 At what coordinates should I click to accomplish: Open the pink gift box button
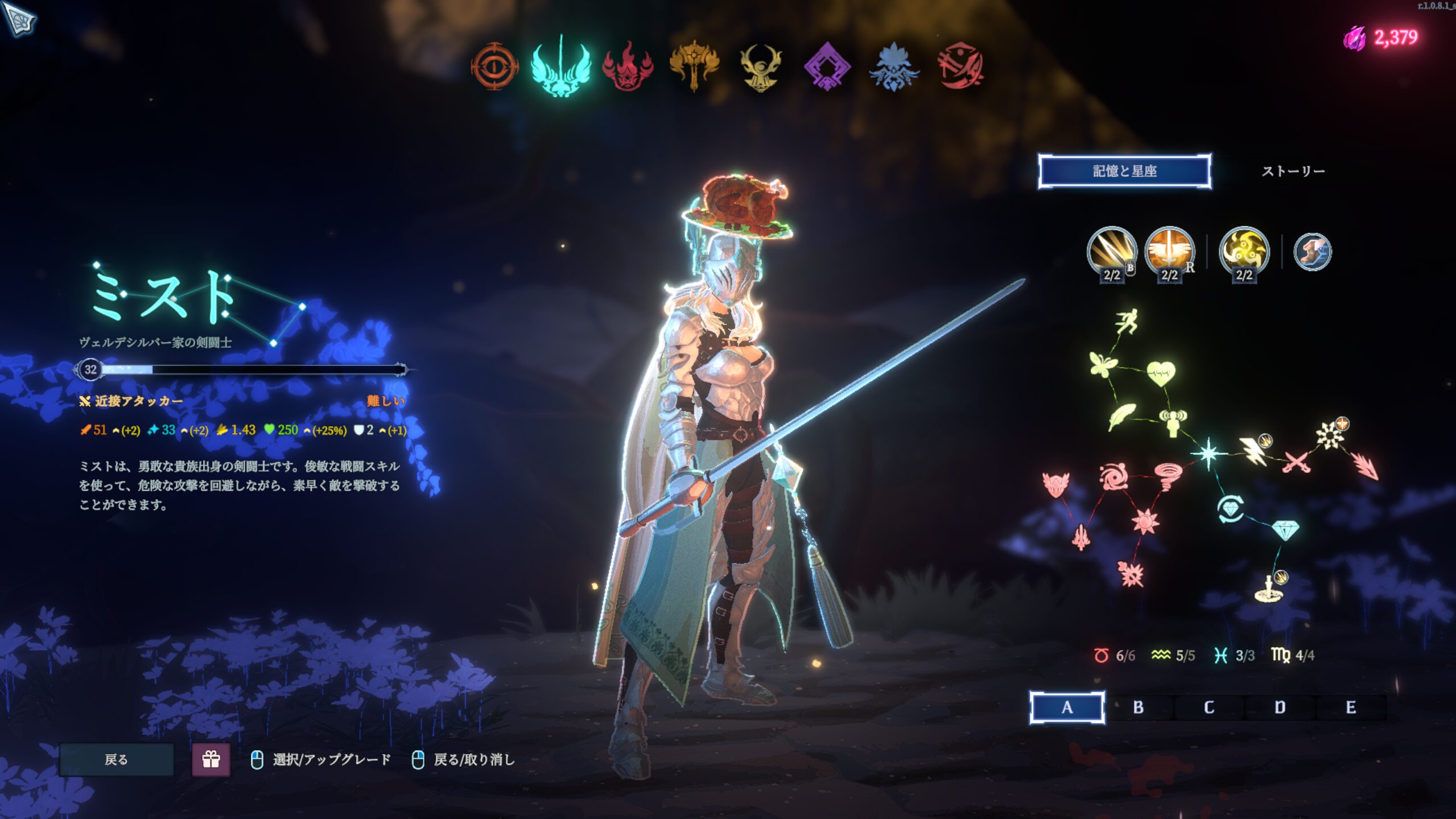pyautogui.click(x=211, y=759)
